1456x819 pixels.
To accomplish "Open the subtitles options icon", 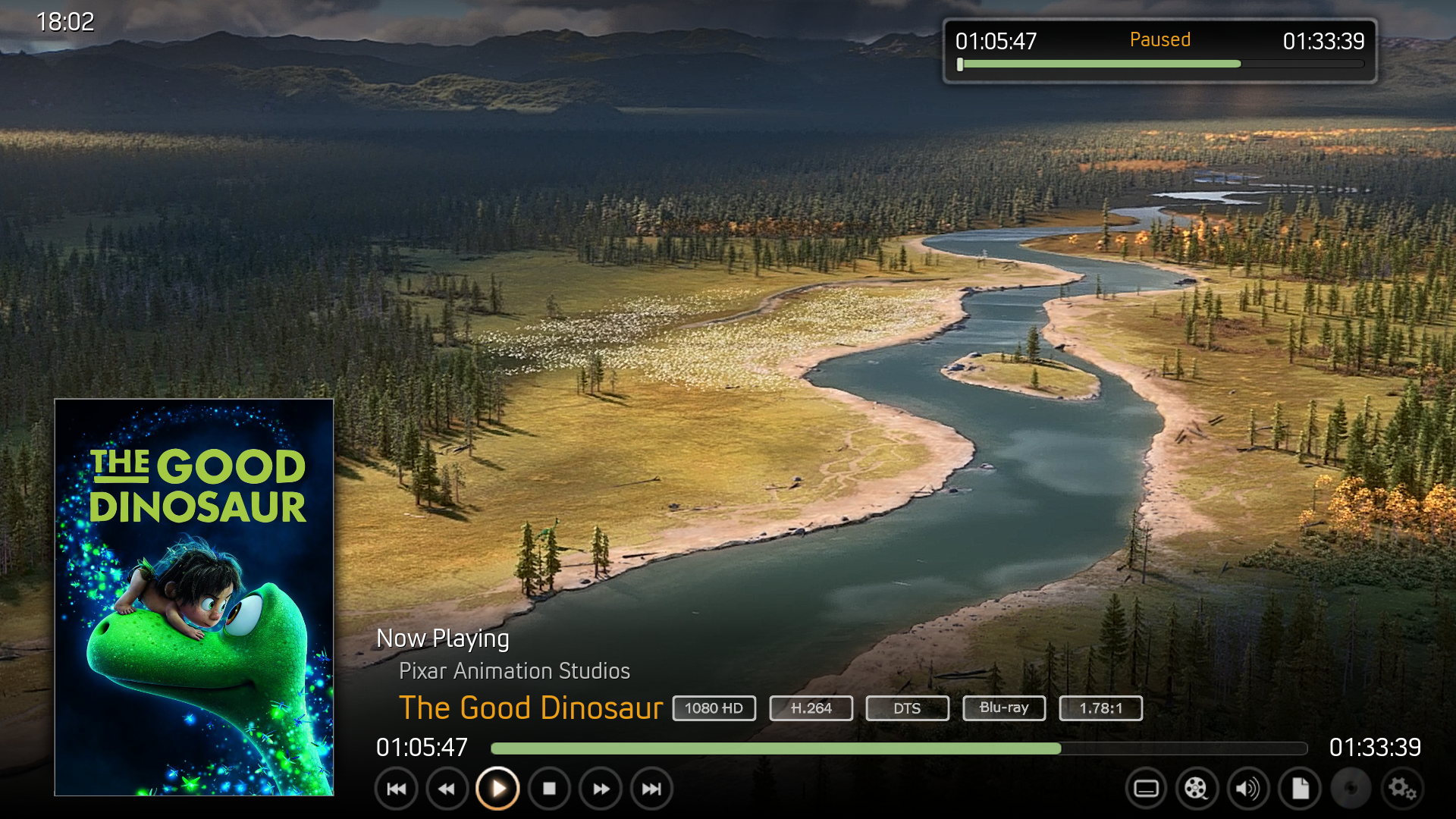I will tap(1146, 789).
